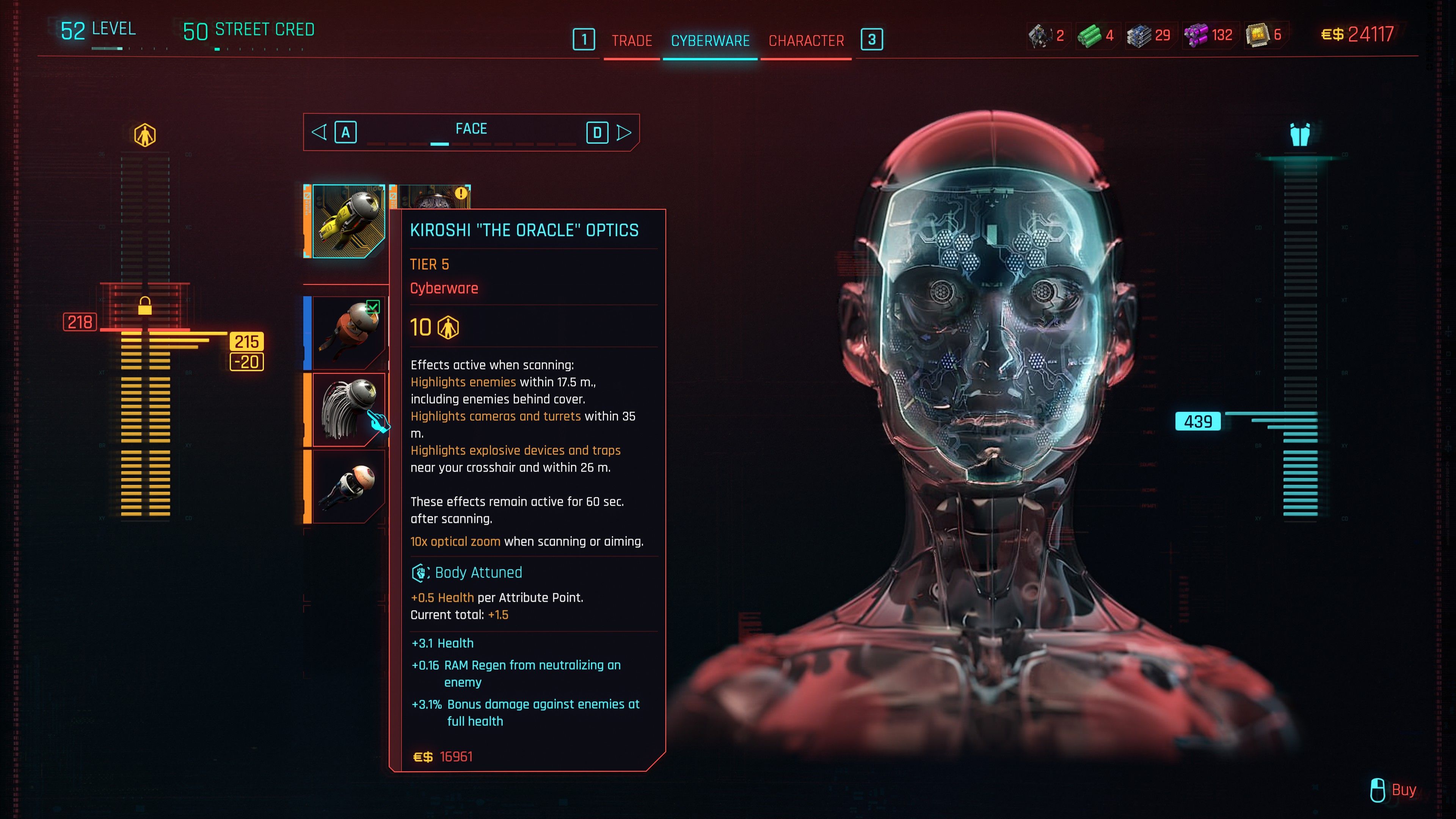
Task: Switch to the Trade tab
Action: pos(631,41)
